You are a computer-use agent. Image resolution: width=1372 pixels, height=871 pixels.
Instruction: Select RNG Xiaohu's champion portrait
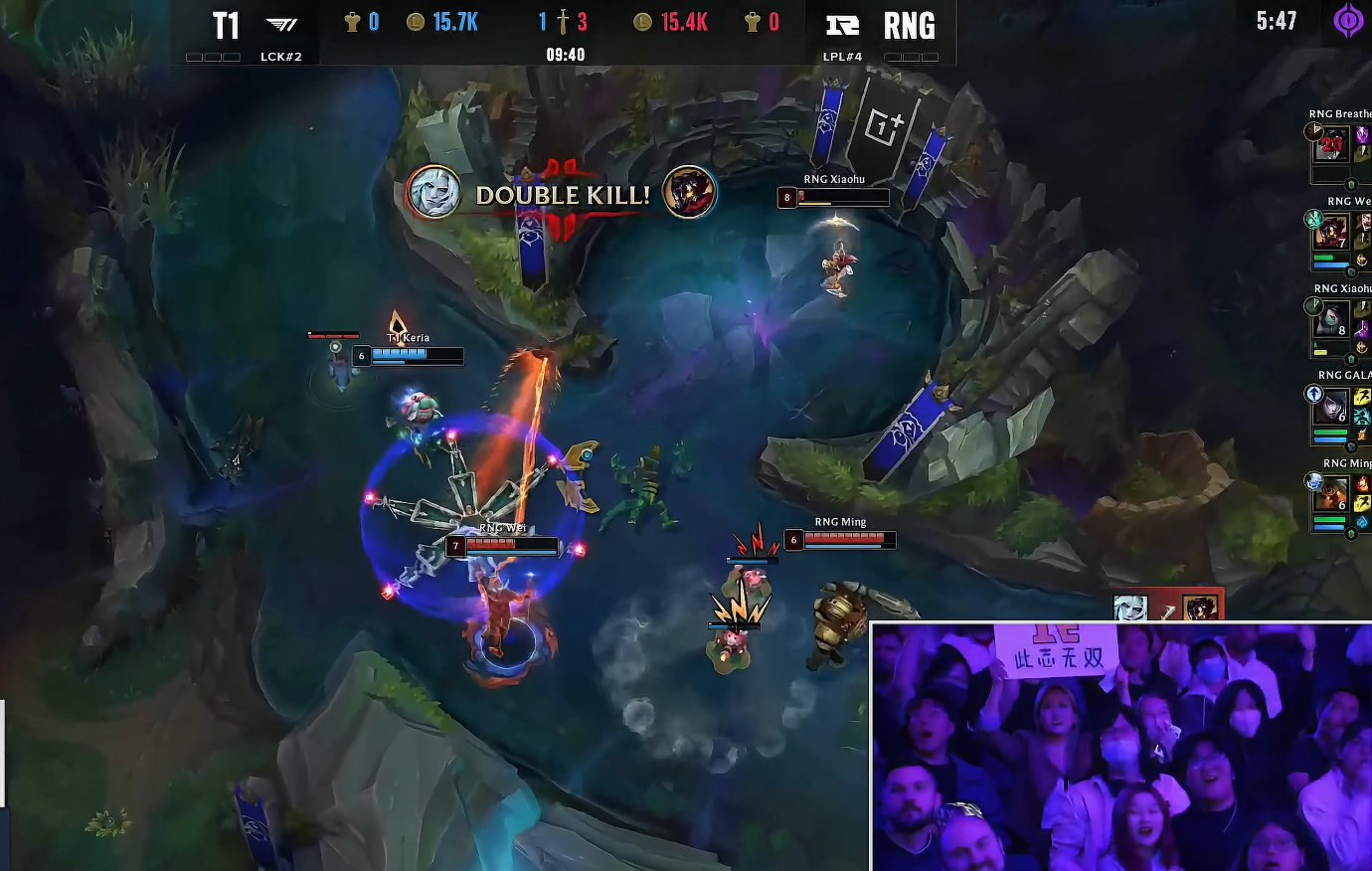click(x=1331, y=321)
